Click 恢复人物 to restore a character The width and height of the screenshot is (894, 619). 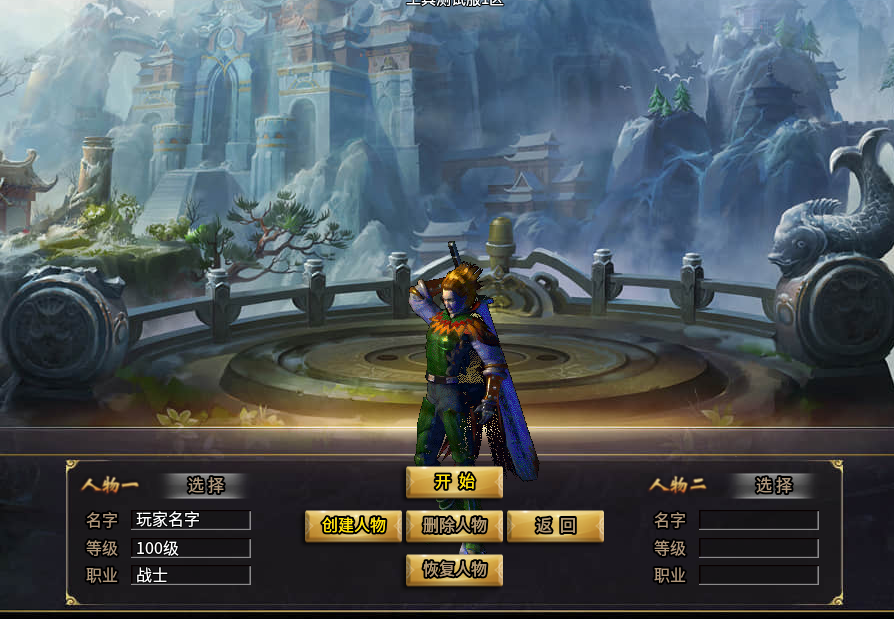click(x=454, y=570)
